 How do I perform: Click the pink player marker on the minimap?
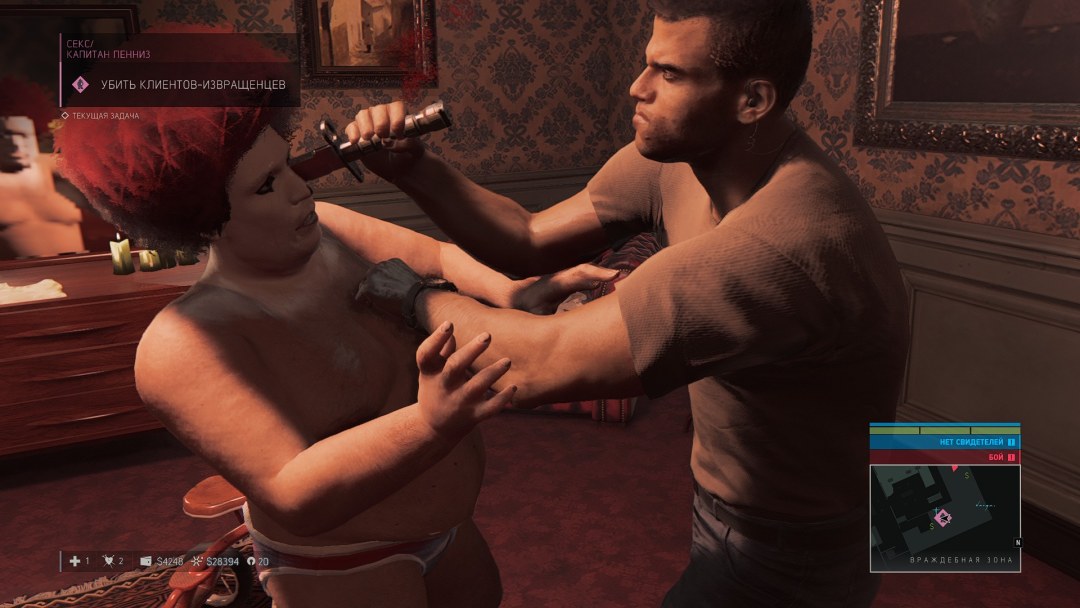[944, 517]
